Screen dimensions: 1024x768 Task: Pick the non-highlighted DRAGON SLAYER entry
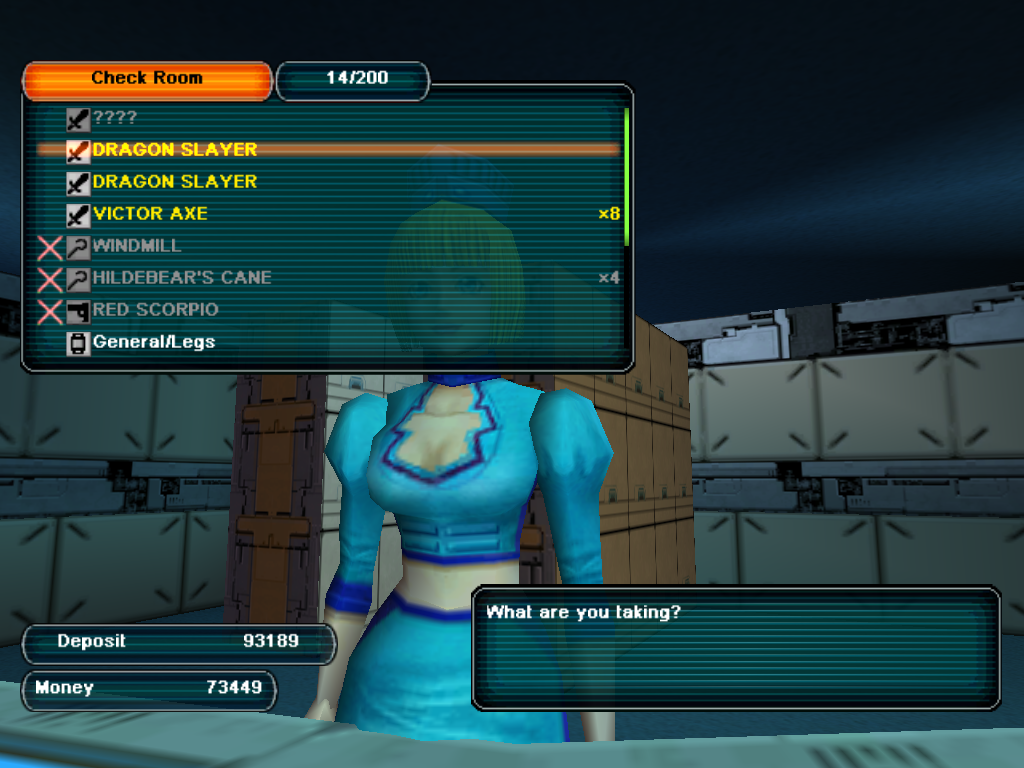click(x=175, y=182)
